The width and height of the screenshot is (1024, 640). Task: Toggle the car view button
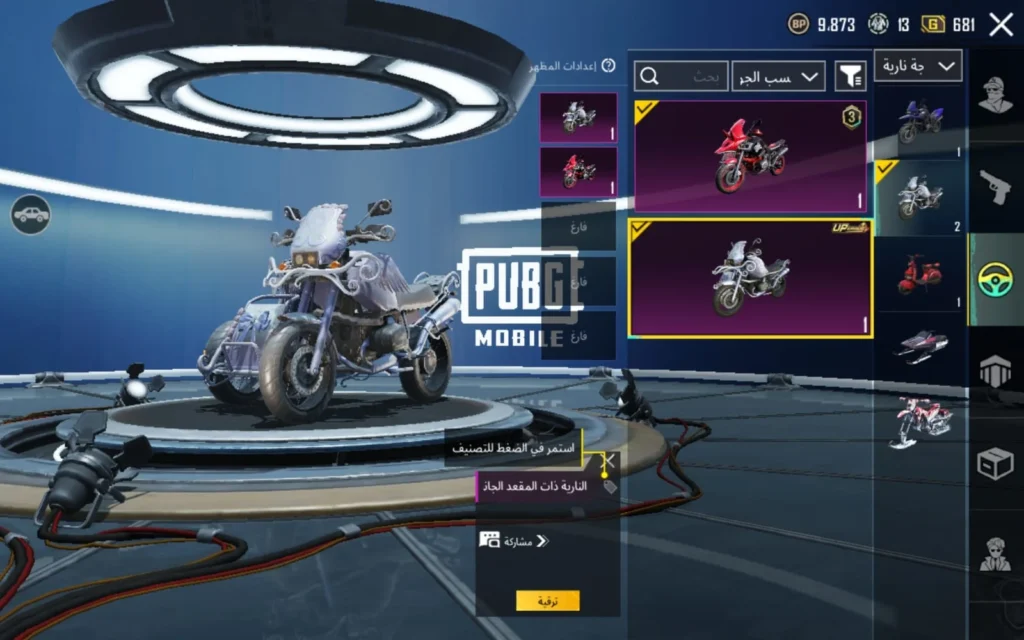click(31, 213)
